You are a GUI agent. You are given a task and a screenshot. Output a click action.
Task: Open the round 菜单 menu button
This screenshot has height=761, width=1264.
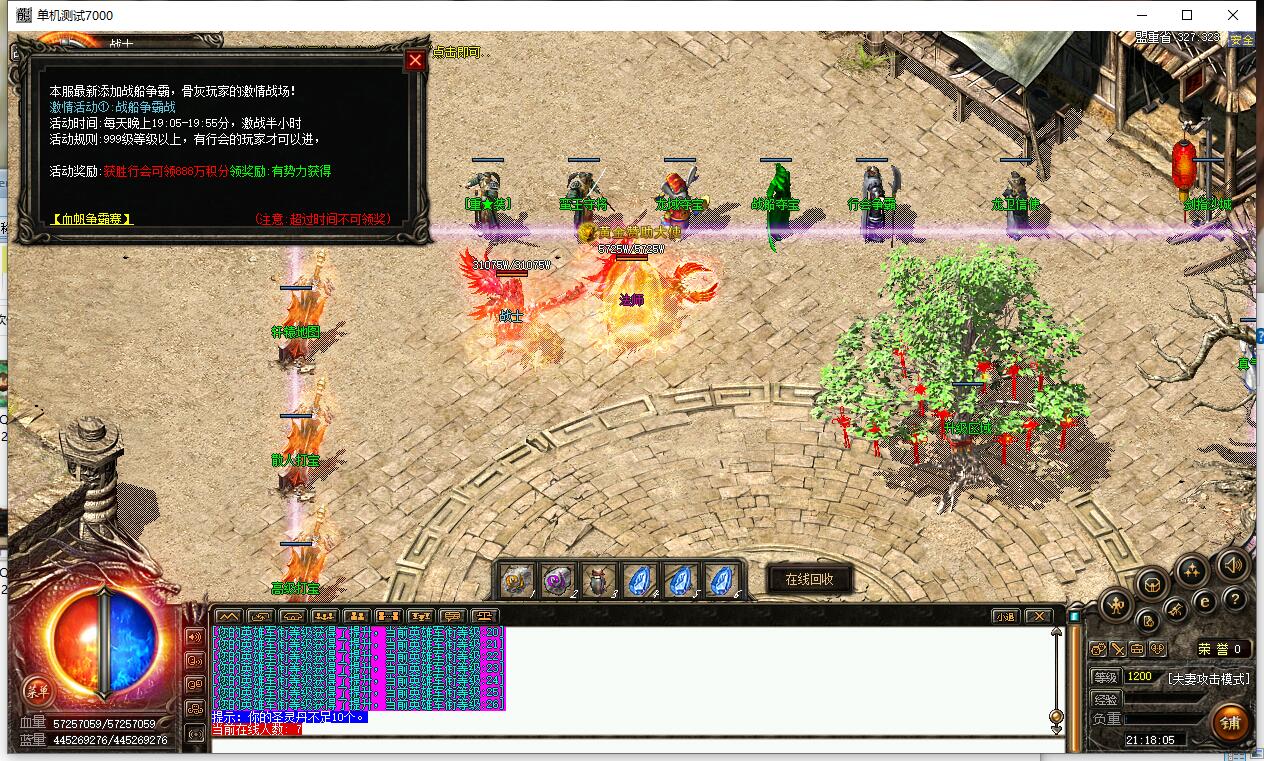pos(38,690)
